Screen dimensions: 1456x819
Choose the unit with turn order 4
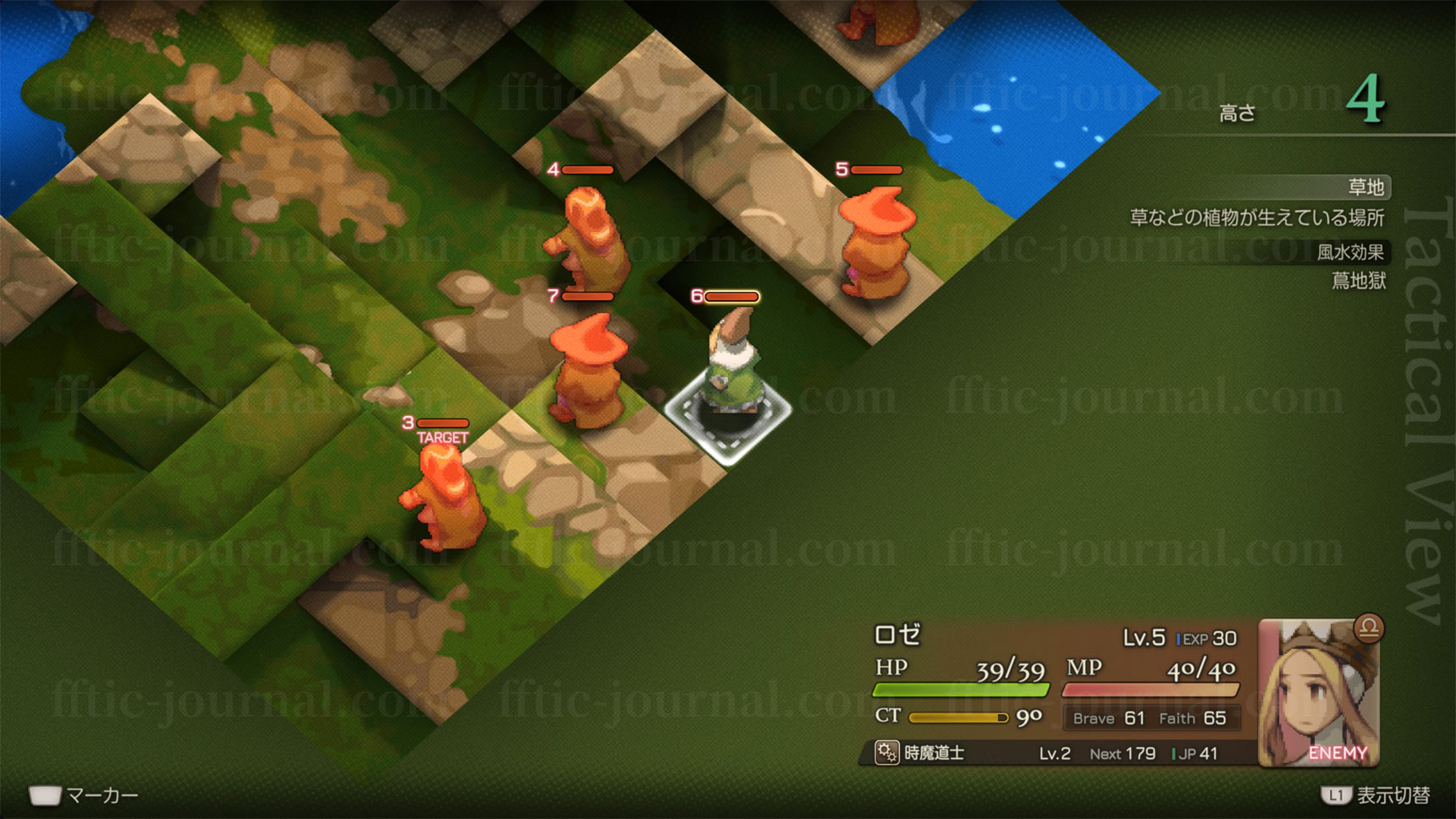591,240
